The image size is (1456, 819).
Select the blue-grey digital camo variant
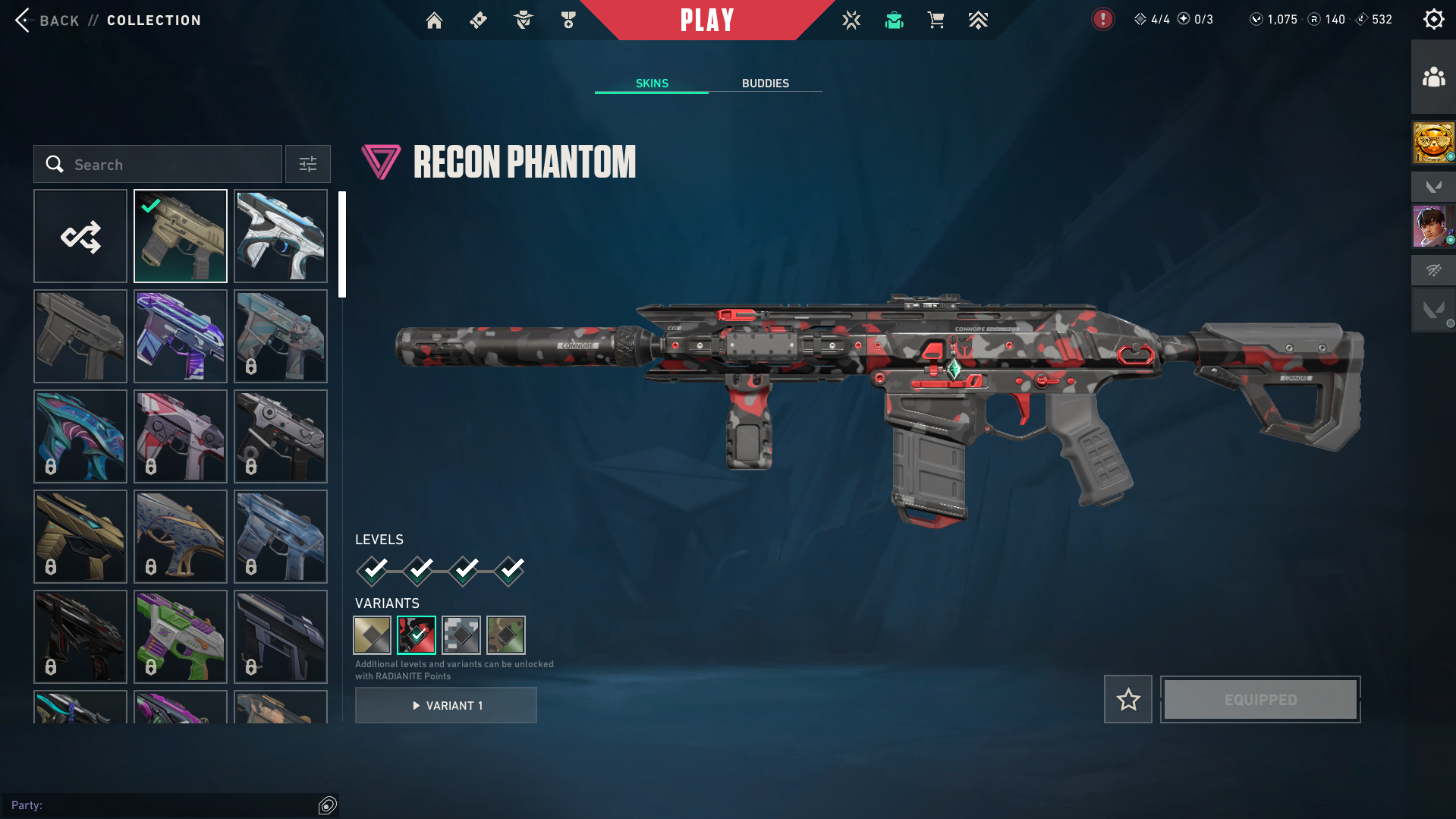pyautogui.click(x=461, y=635)
